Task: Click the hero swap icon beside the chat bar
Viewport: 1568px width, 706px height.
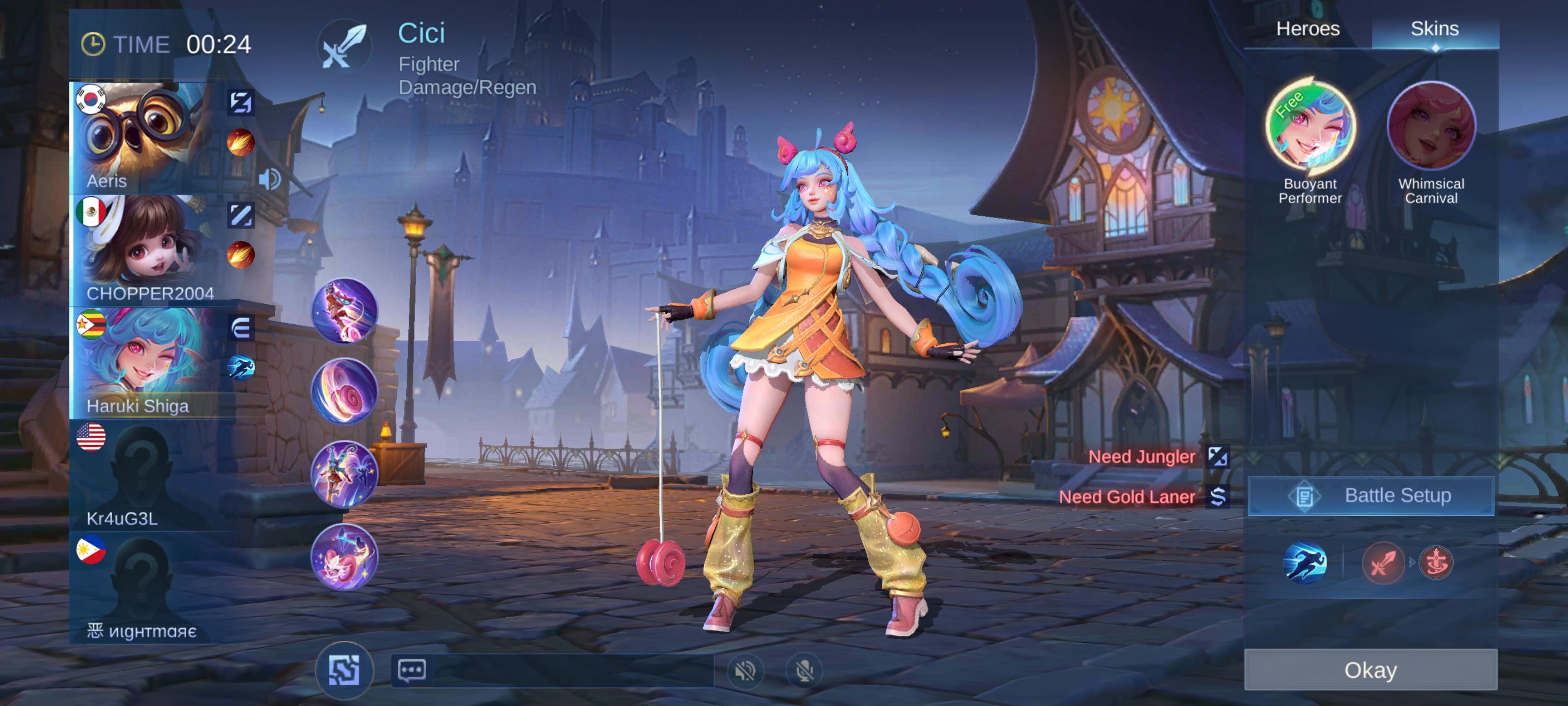Action: coord(344,672)
